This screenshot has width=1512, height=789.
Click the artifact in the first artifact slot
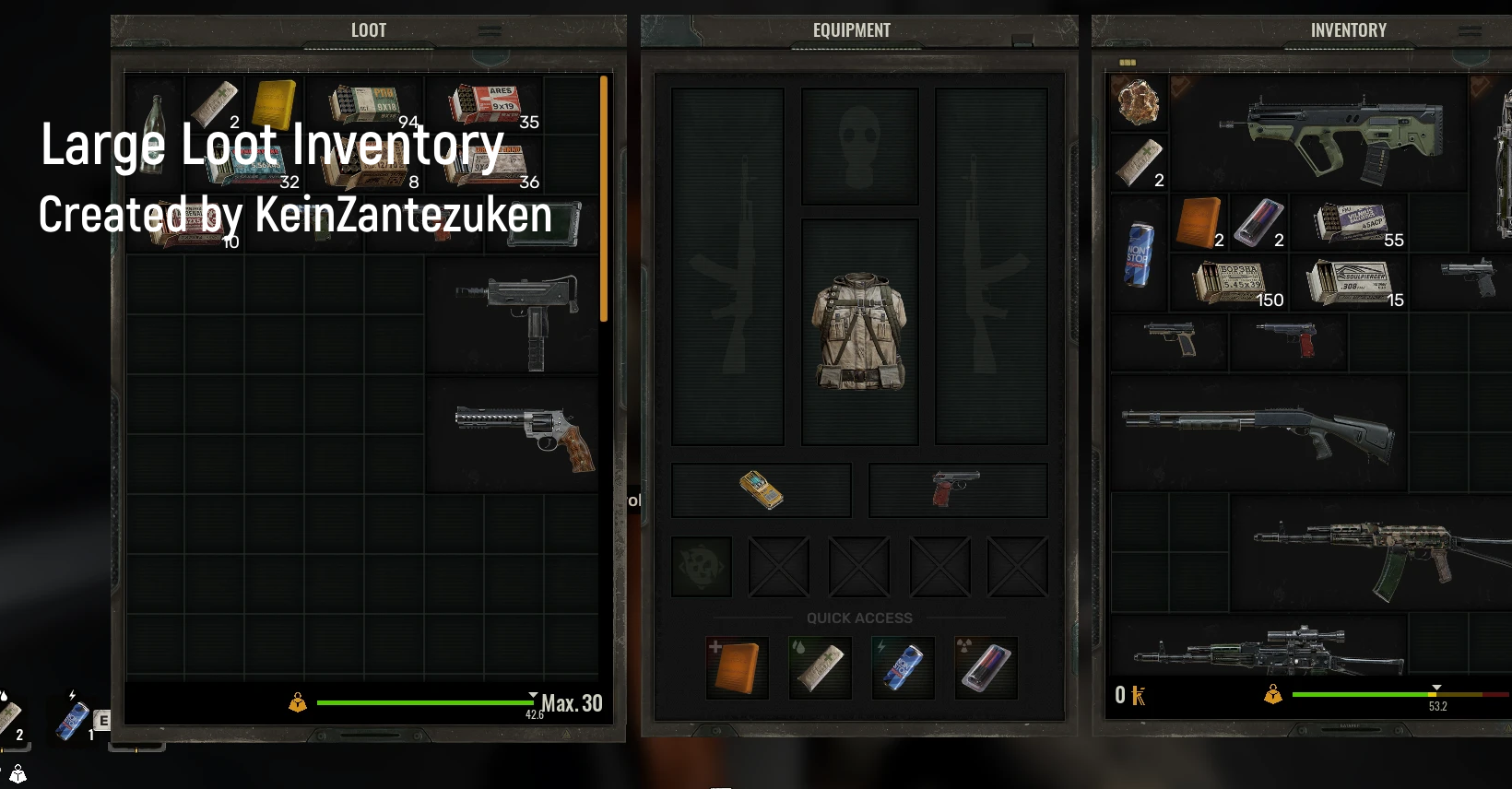pos(701,566)
